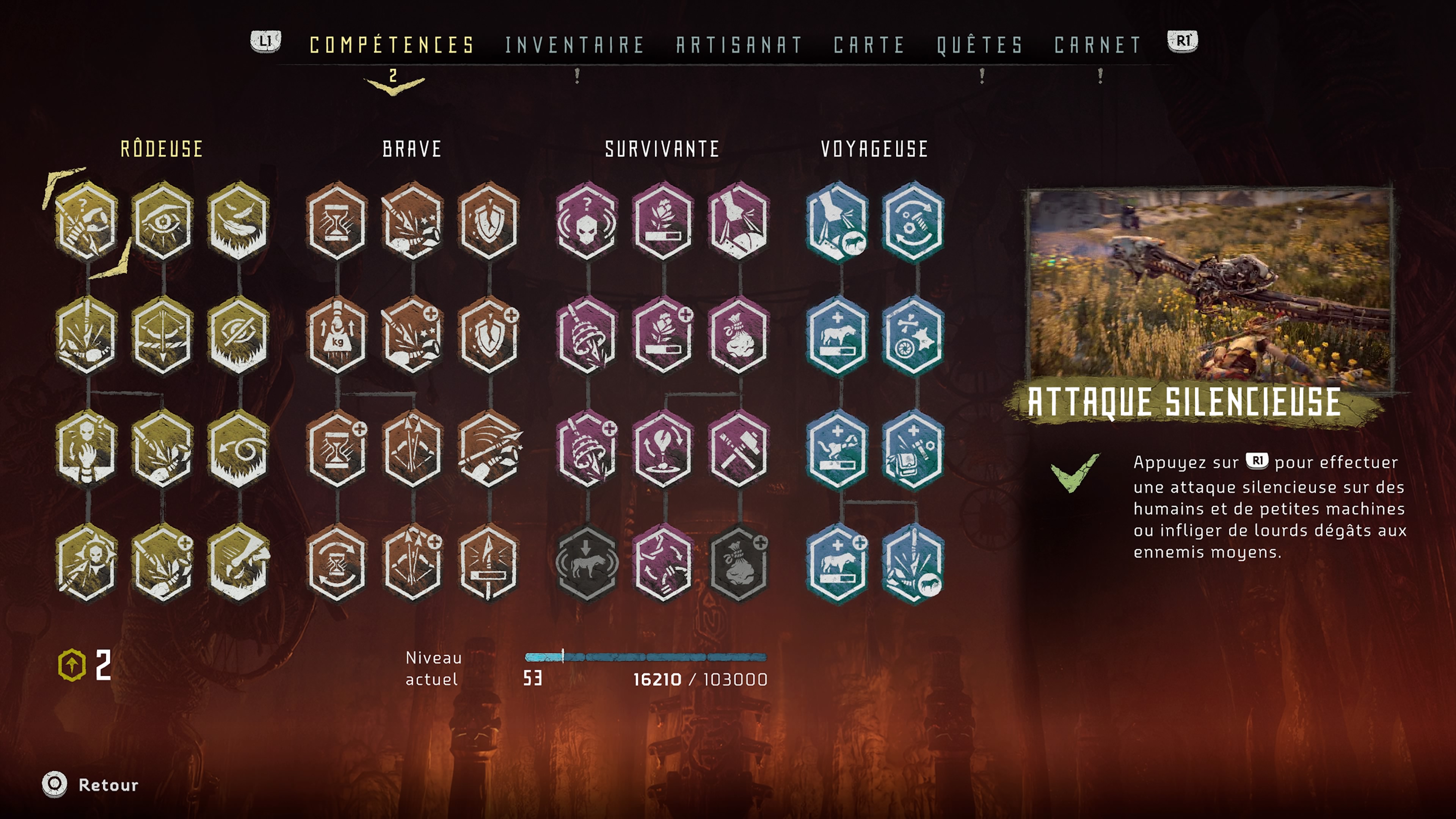1456x819 pixels.
Task: Show the Carte tab
Action: pos(869,45)
